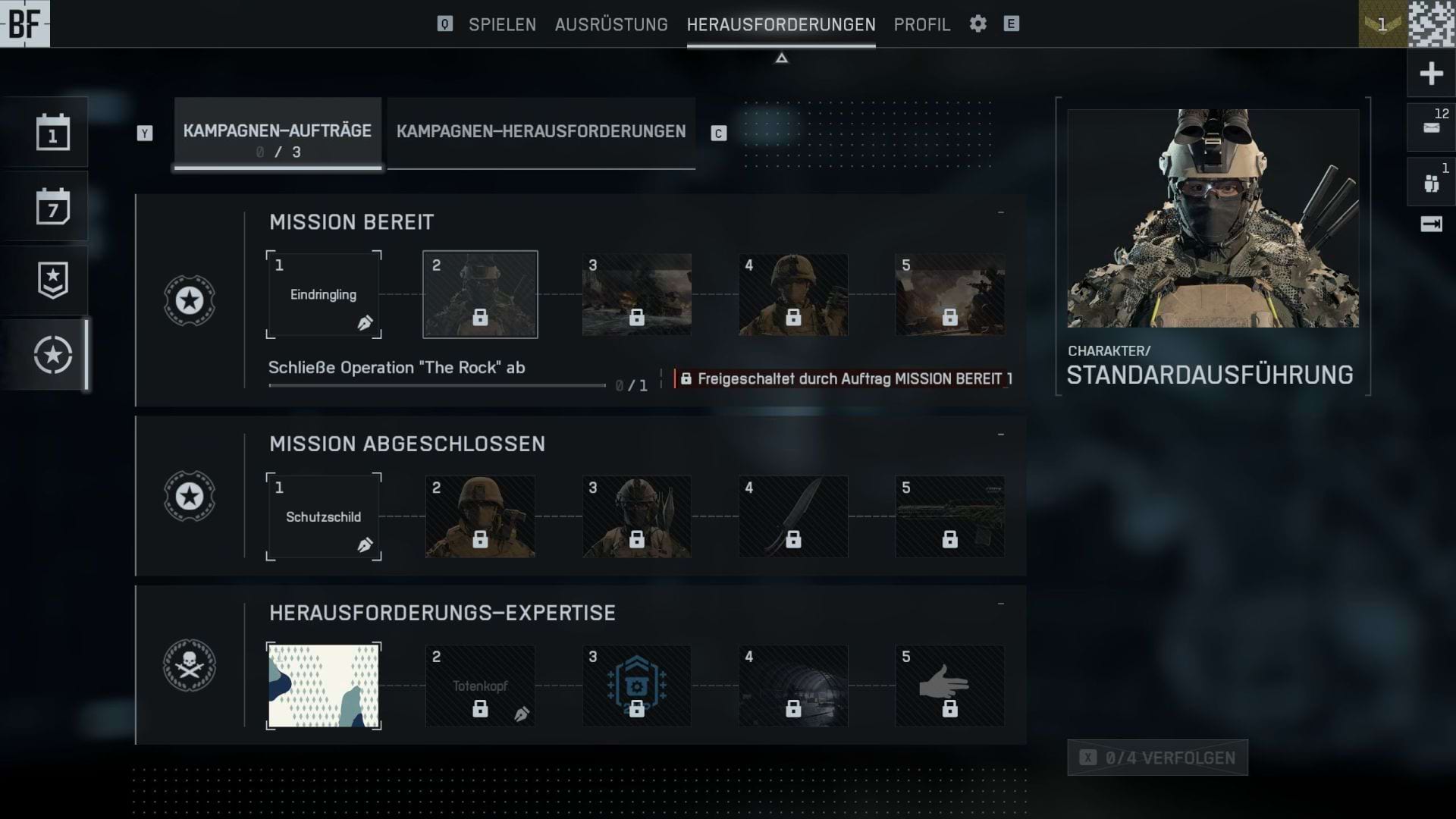
Task: Pick the locked knife reward tile
Action: (793, 516)
